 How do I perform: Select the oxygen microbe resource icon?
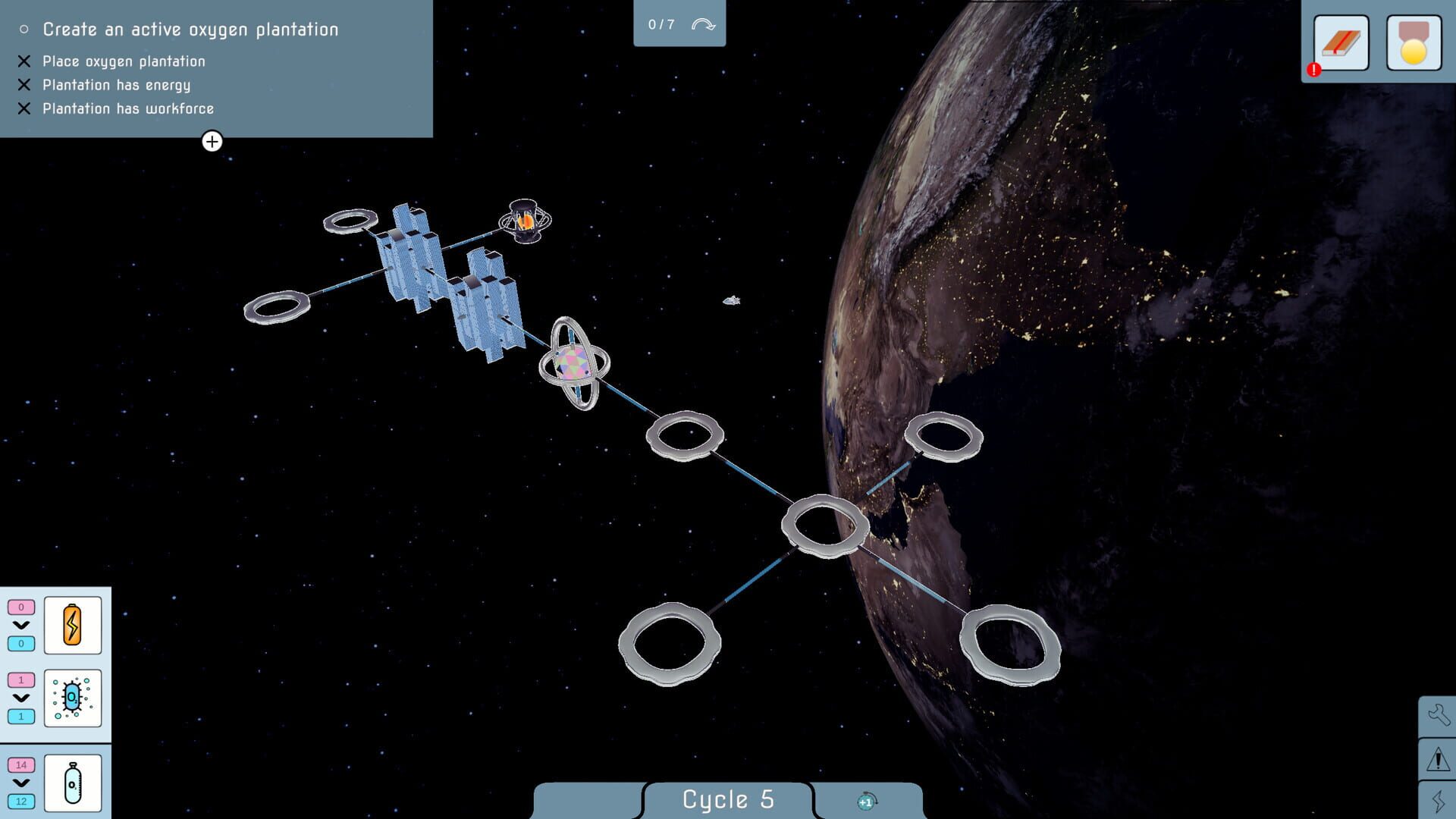(x=72, y=699)
